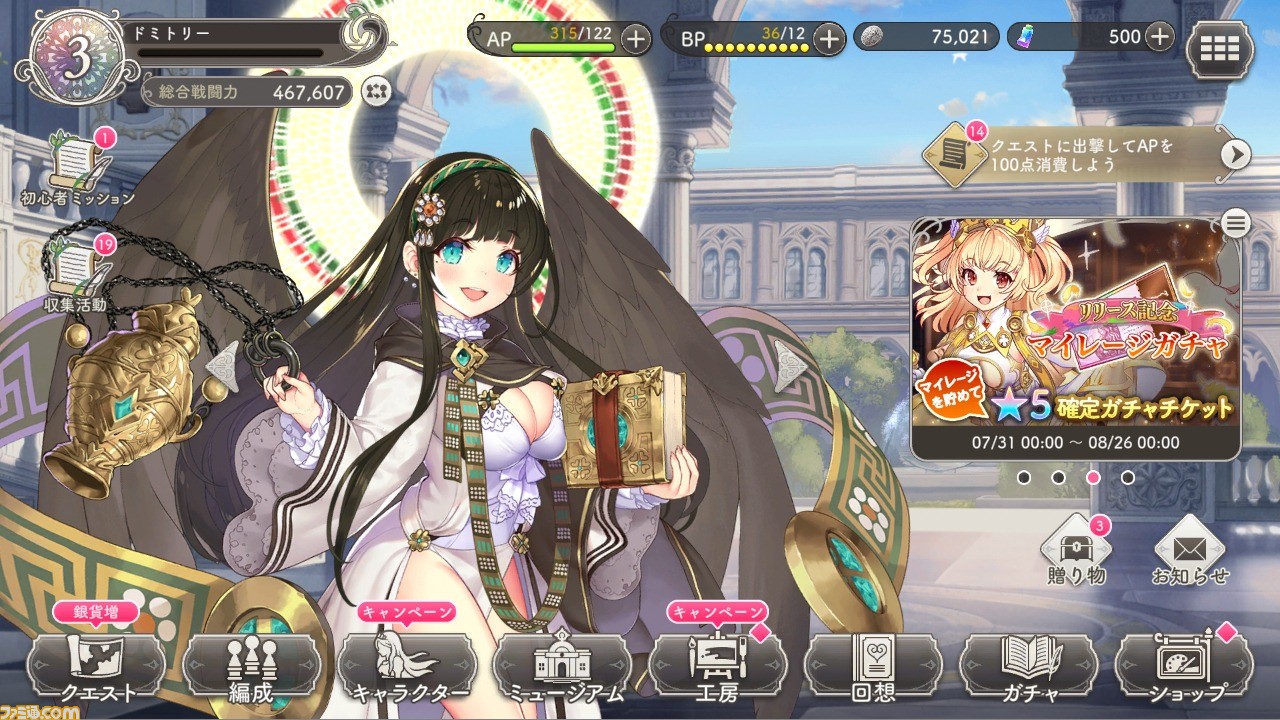
Task: Select the fourth banner carousel dot
Action: 1127,477
